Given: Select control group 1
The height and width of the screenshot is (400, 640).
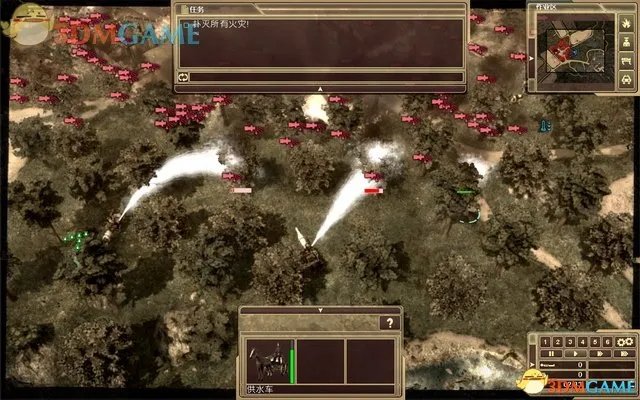Looking at the screenshot, I should 545,342.
